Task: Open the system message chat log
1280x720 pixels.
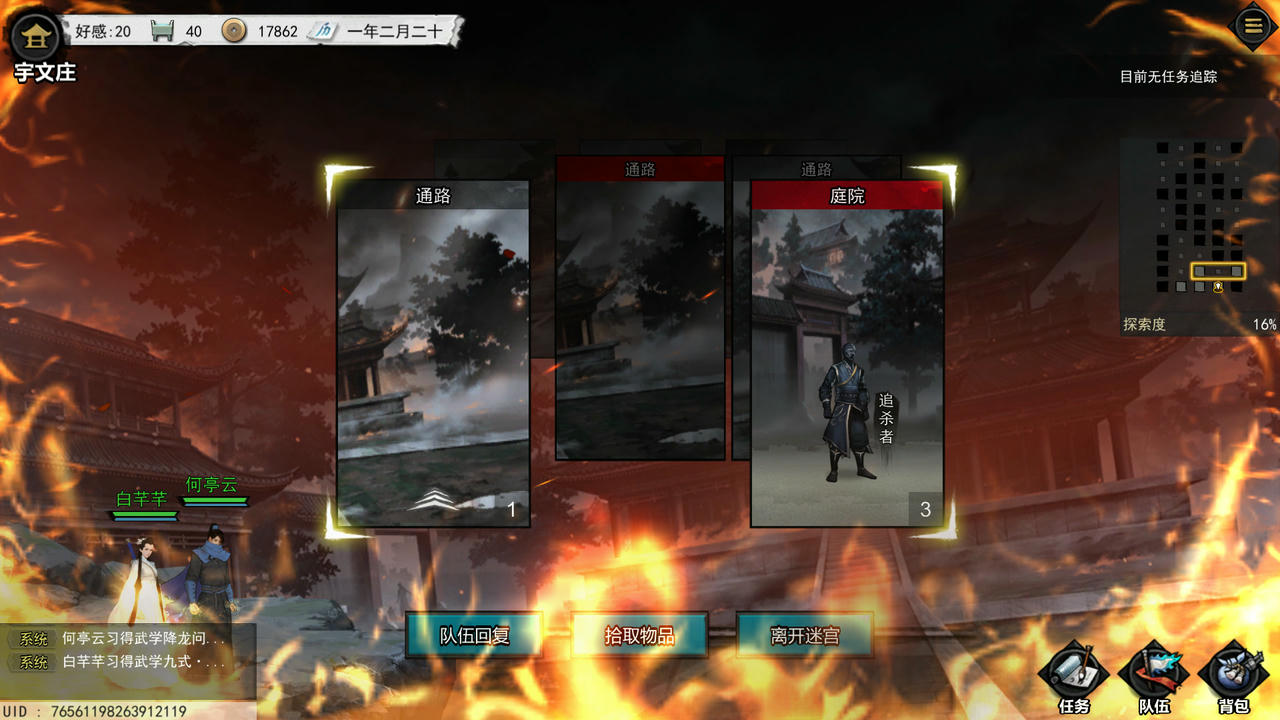Action: click(x=130, y=649)
